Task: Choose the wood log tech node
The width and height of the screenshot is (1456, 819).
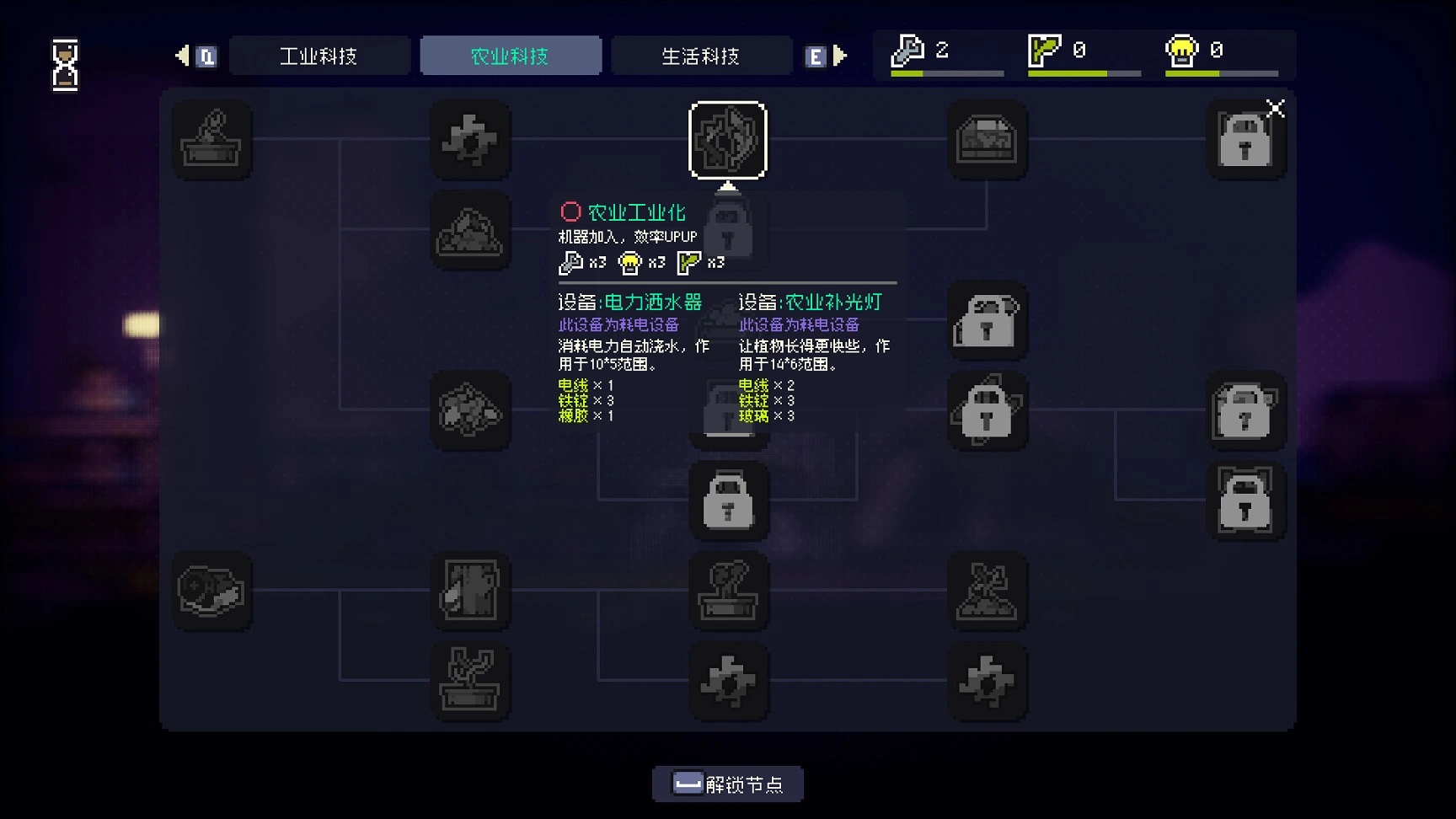Action: point(211,591)
